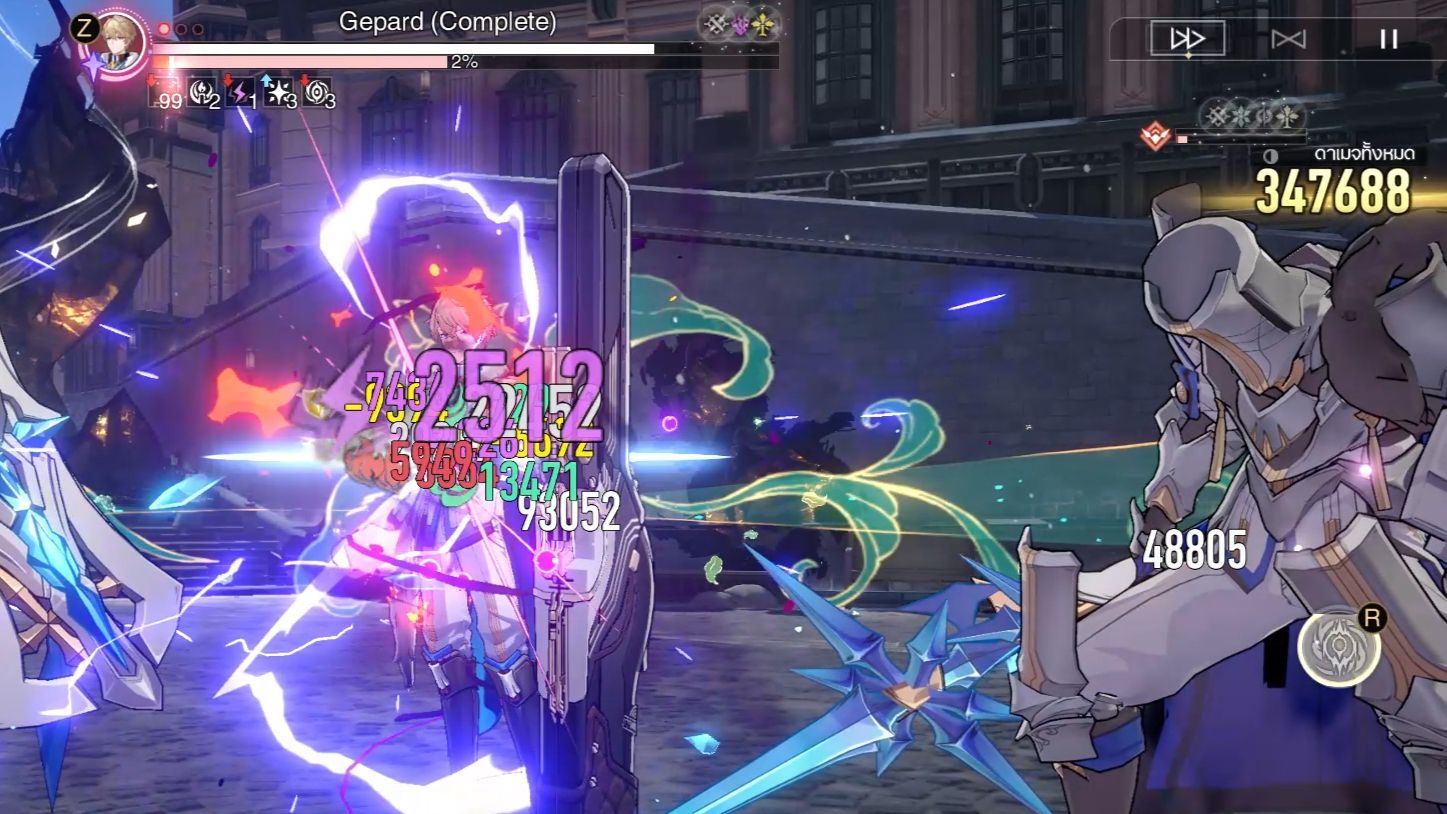Viewport: 1447px width, 814px height.
Task: Select the flame status icon with 2 stacks
Action: [203, 93]
